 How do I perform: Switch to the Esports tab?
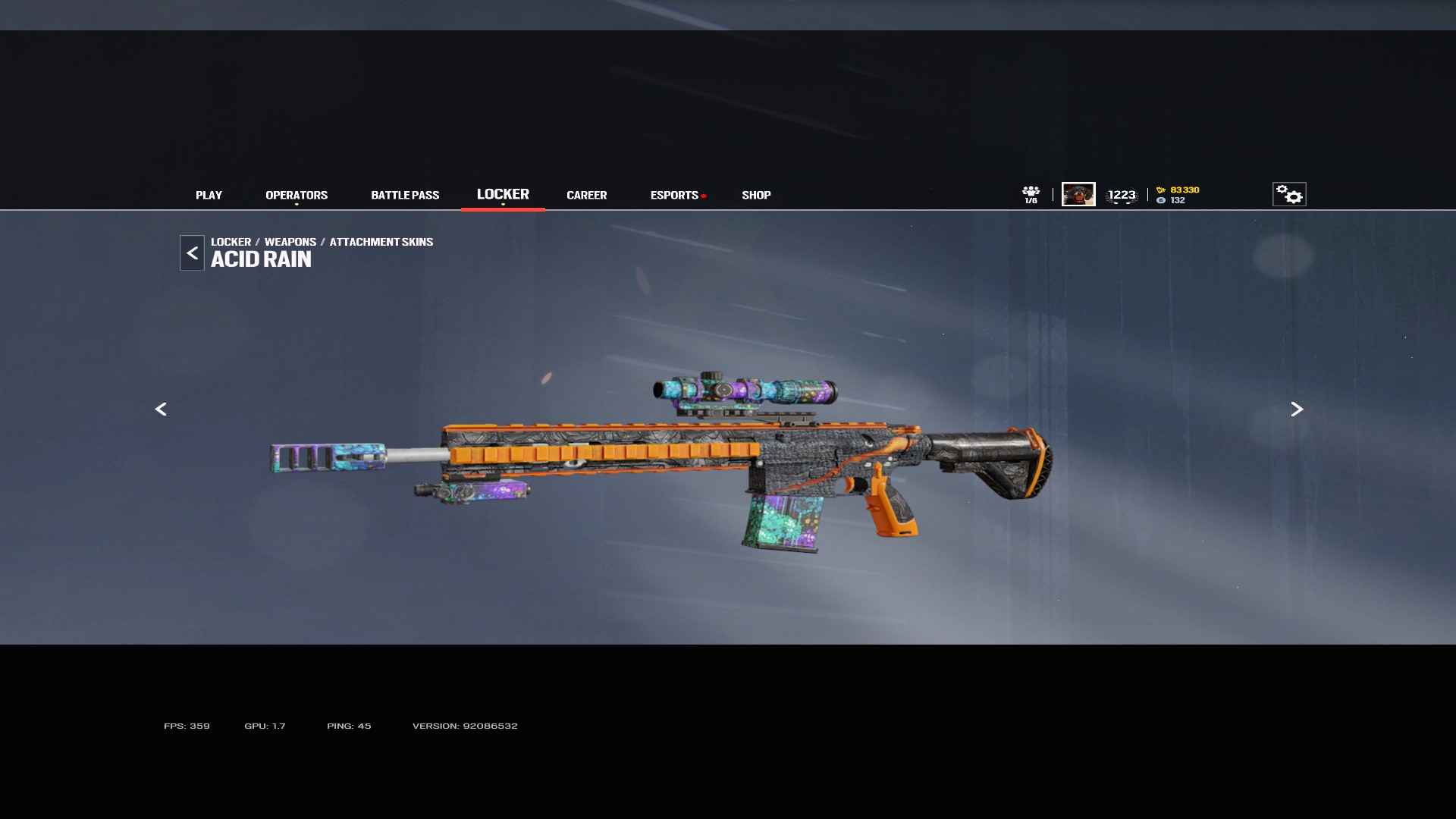point(674,195)
